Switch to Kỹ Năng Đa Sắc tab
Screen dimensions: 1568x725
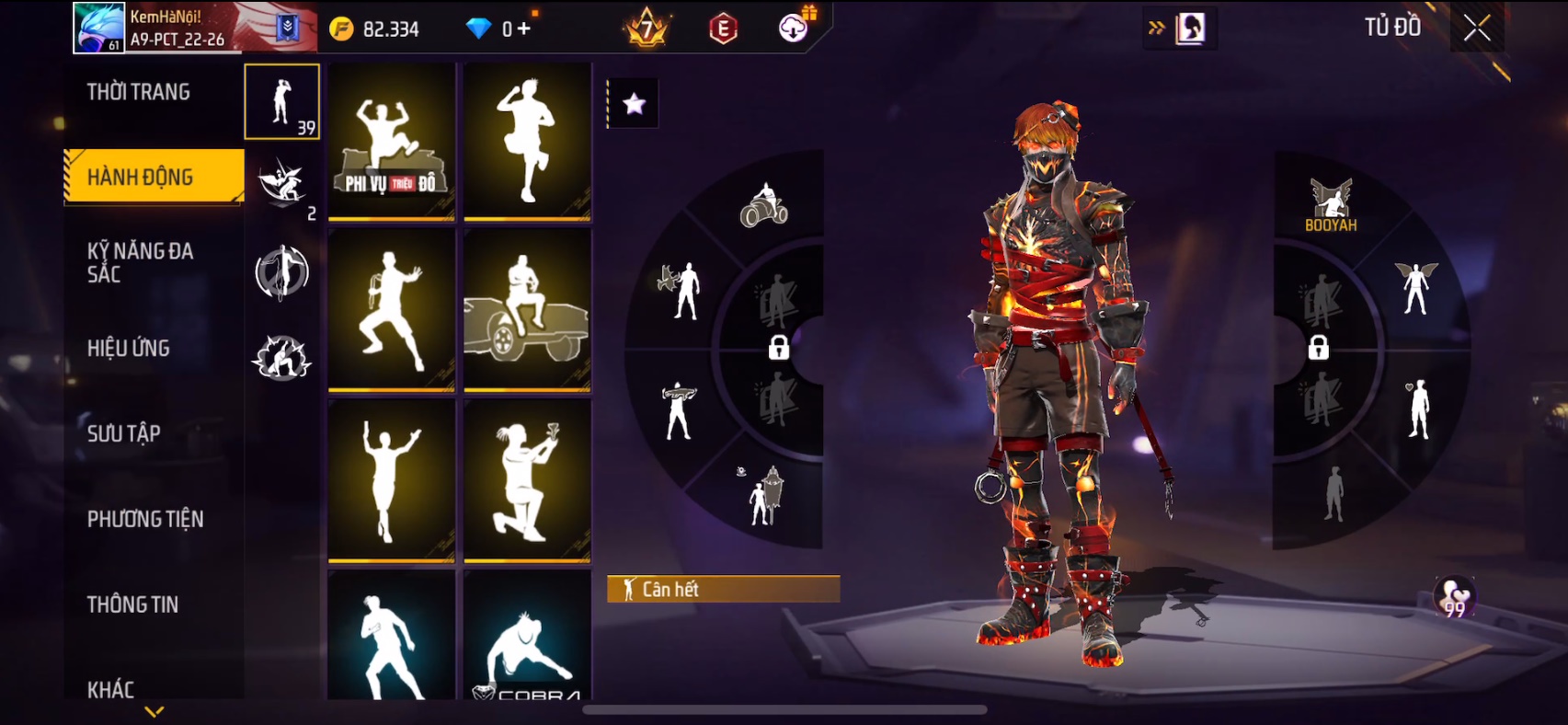pyautogui.click(x=140, y=262)
